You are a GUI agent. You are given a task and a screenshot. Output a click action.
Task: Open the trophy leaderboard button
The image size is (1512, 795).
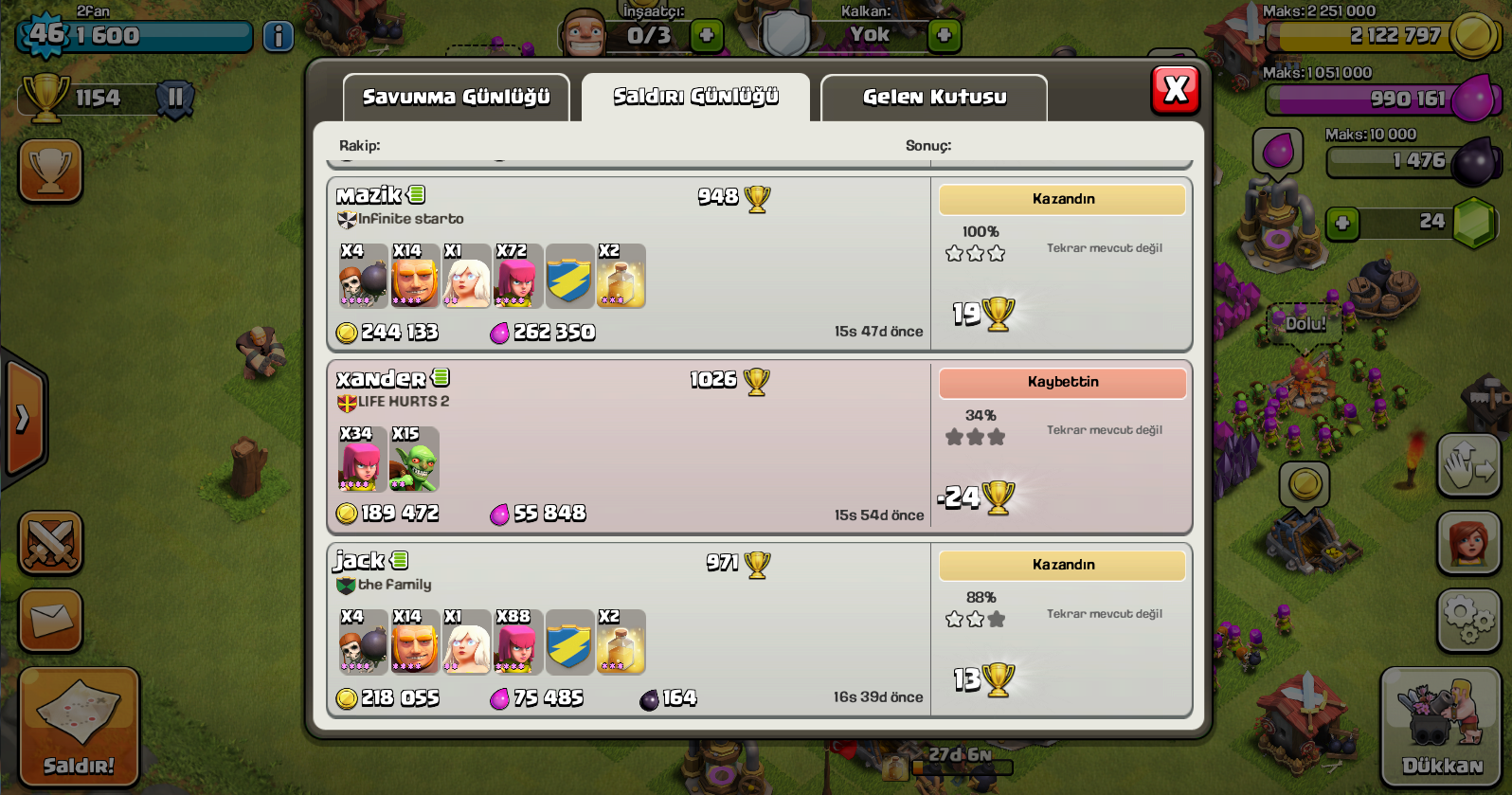(x=50, y=171)
